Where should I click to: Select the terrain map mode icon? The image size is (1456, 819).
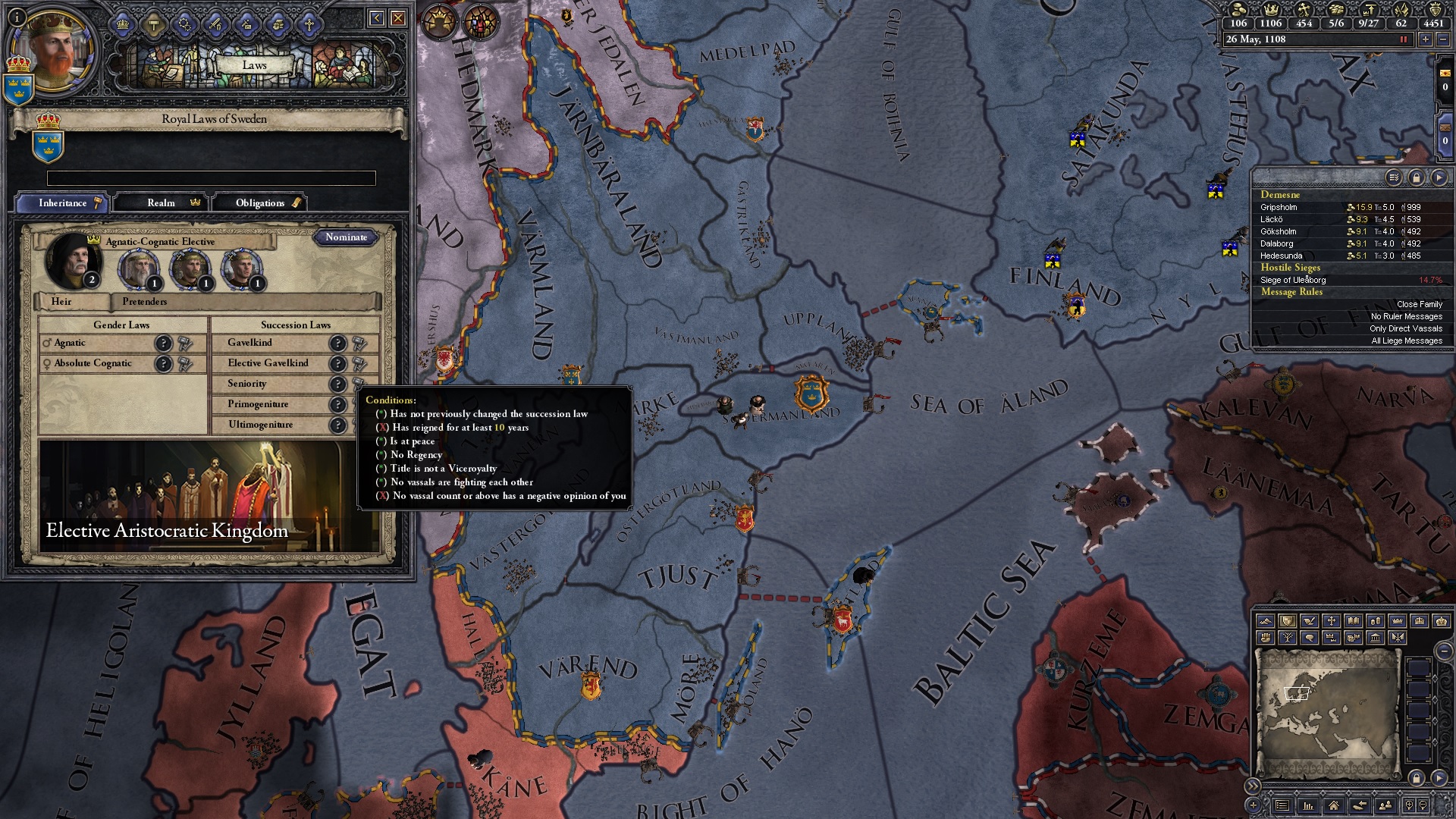1266,621
